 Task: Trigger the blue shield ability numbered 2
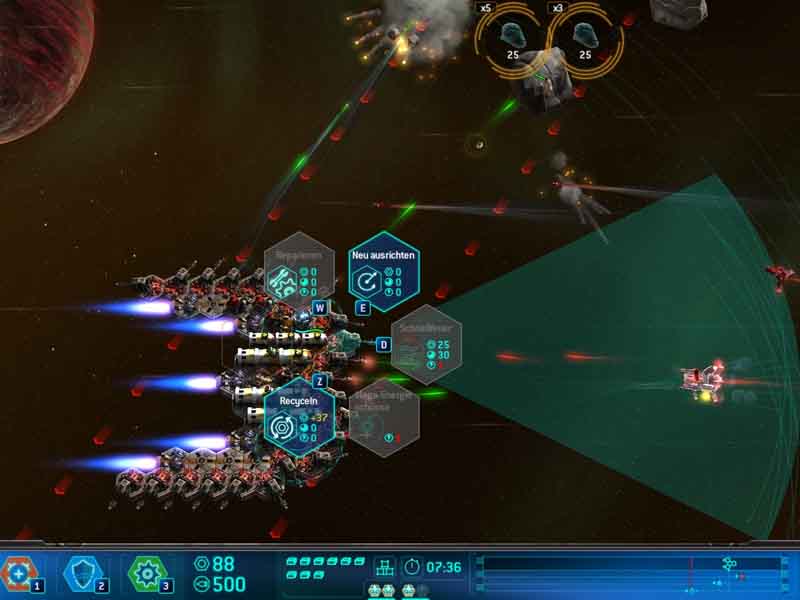coord(82,573)
